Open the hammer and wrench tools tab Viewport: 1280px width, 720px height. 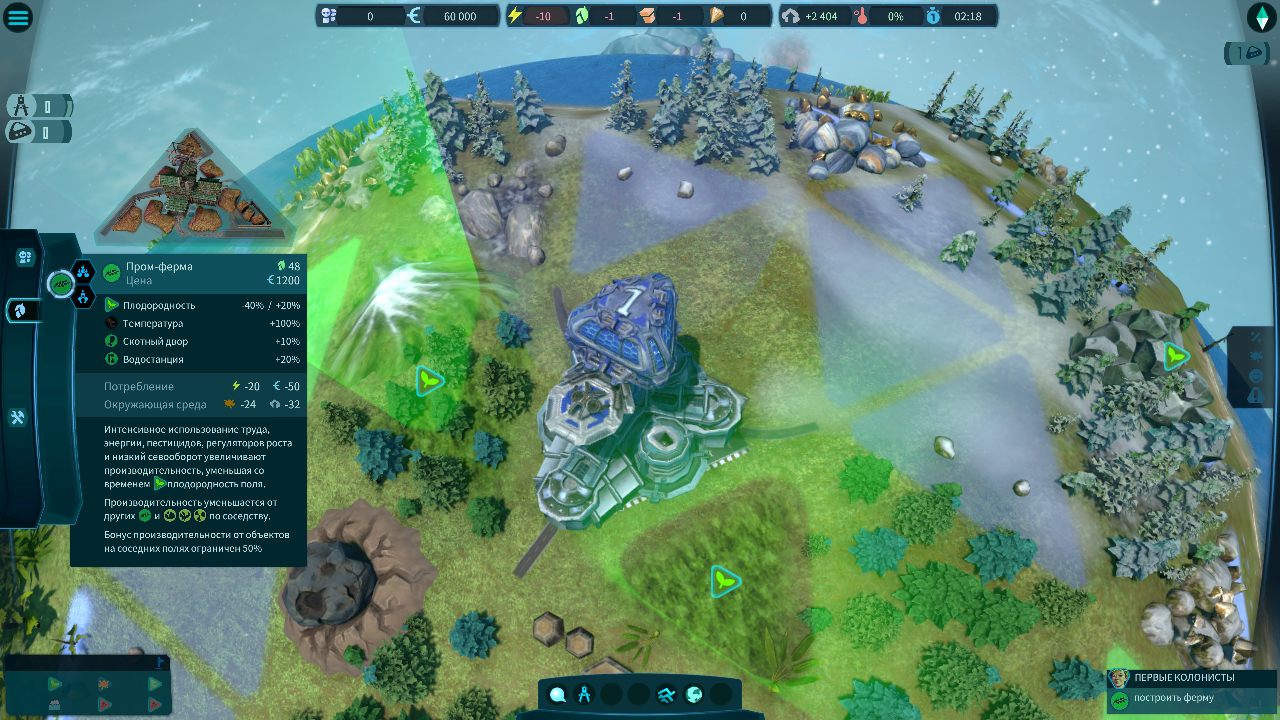click(x=18, y=417)
